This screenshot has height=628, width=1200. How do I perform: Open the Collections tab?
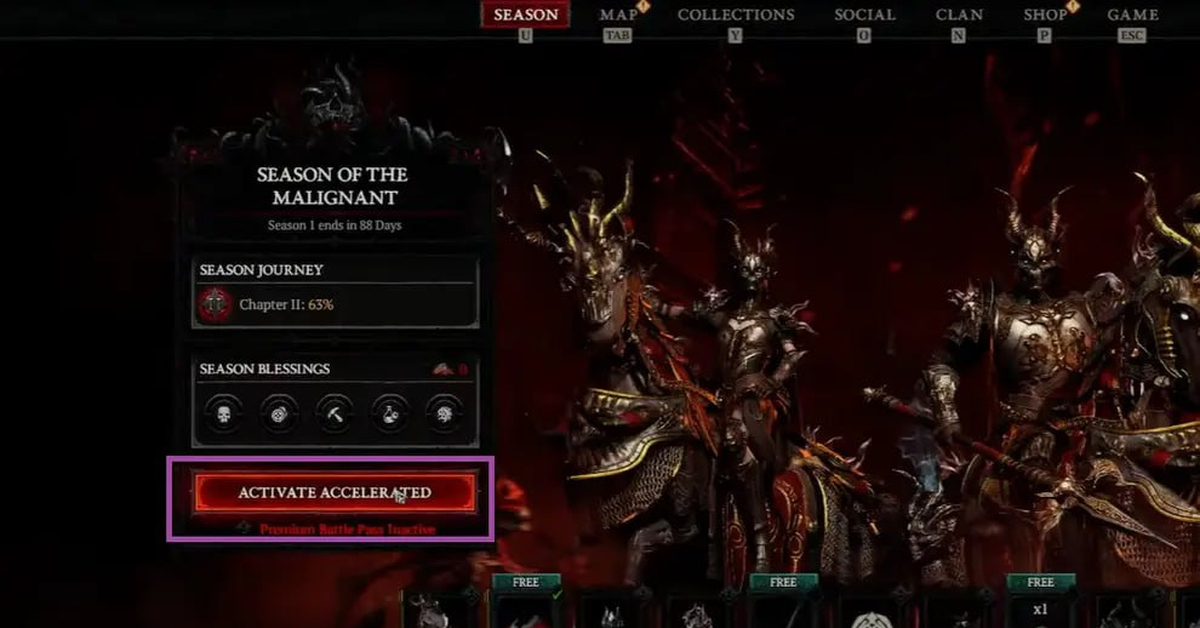[736, 15]
